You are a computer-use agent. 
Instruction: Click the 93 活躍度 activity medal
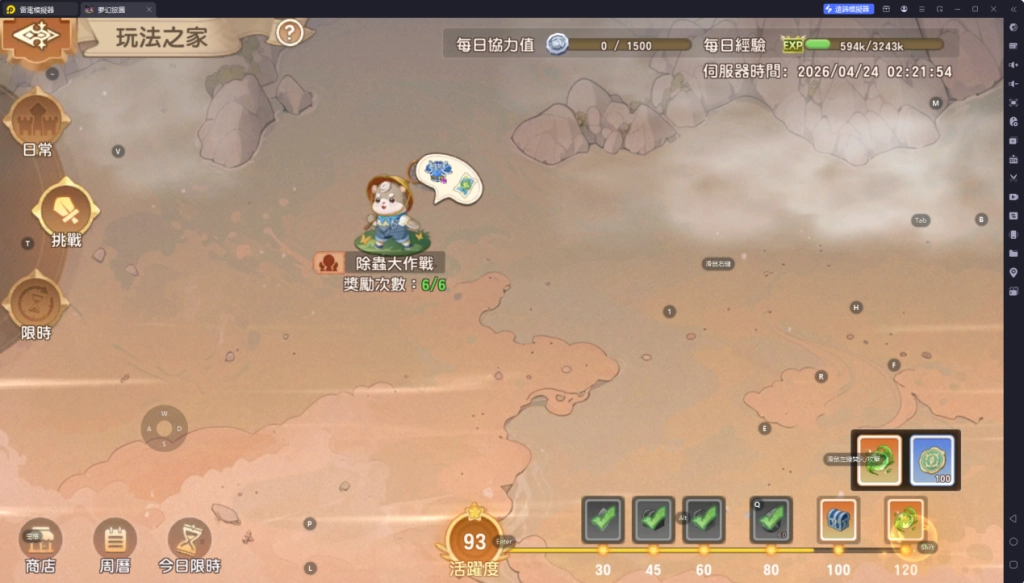point(474,544)
